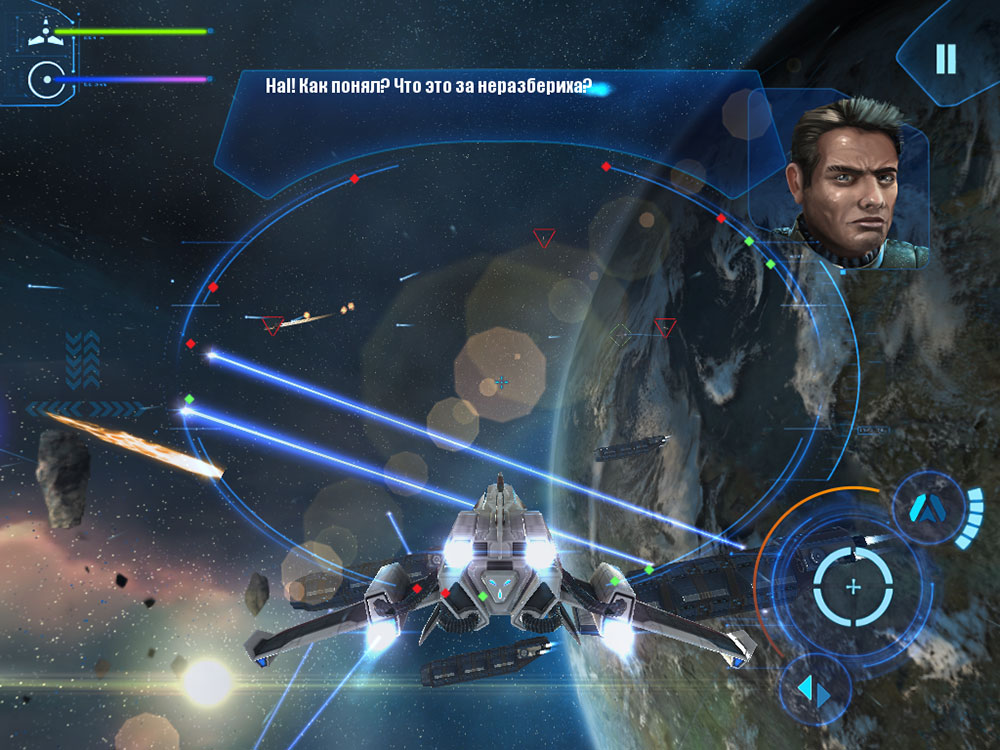The image size is (1000, 750).
Task: Fire weapons using the crosshair button
Action: click(x=852, y=587)
